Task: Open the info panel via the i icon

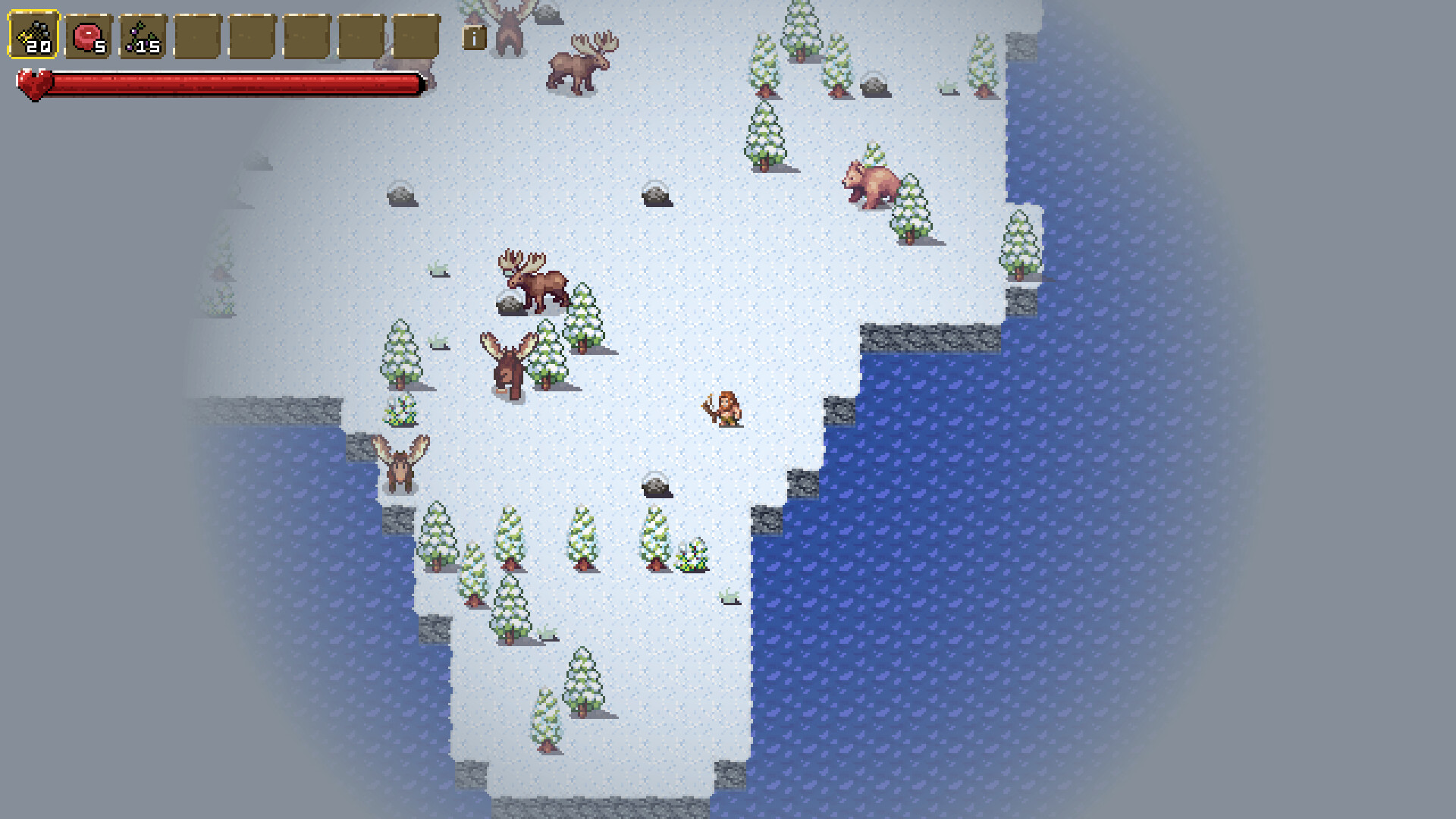Action: pyautogui.click(x=474, y=38)
